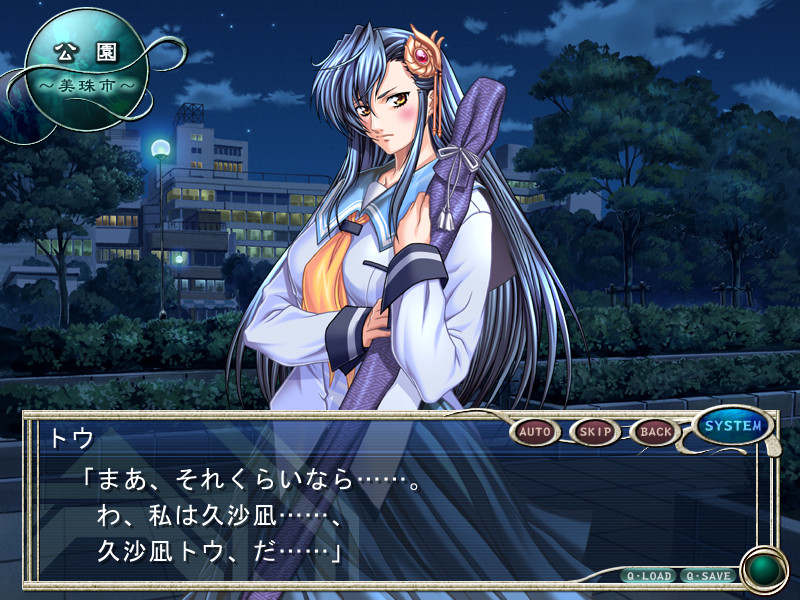Enable AUTO text advance mode
800x600 pixels.
tap(535, 432)
